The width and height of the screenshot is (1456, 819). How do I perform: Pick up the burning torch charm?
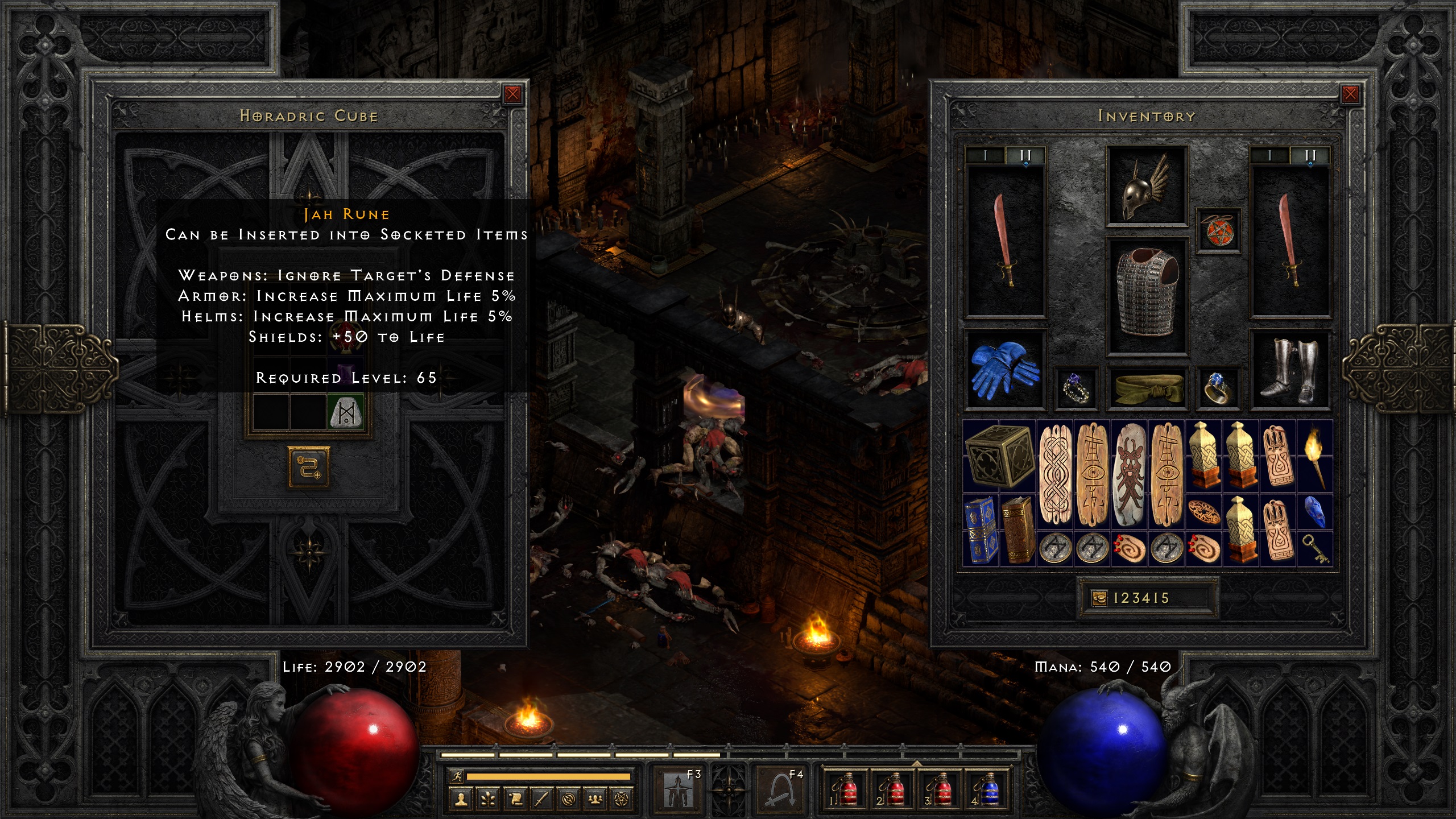(1314, 456)
